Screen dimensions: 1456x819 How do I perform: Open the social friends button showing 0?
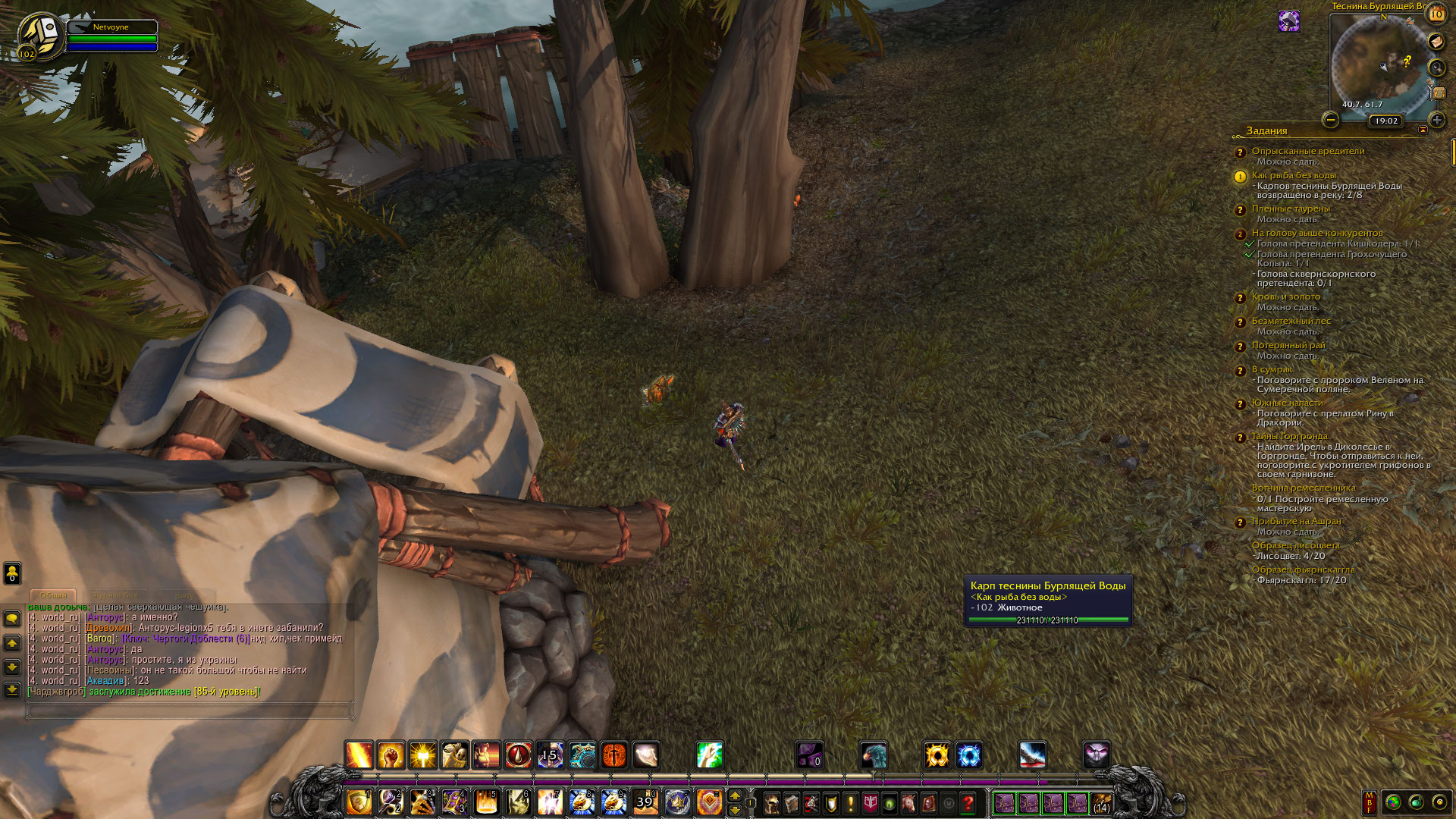(x=12, y=573)
